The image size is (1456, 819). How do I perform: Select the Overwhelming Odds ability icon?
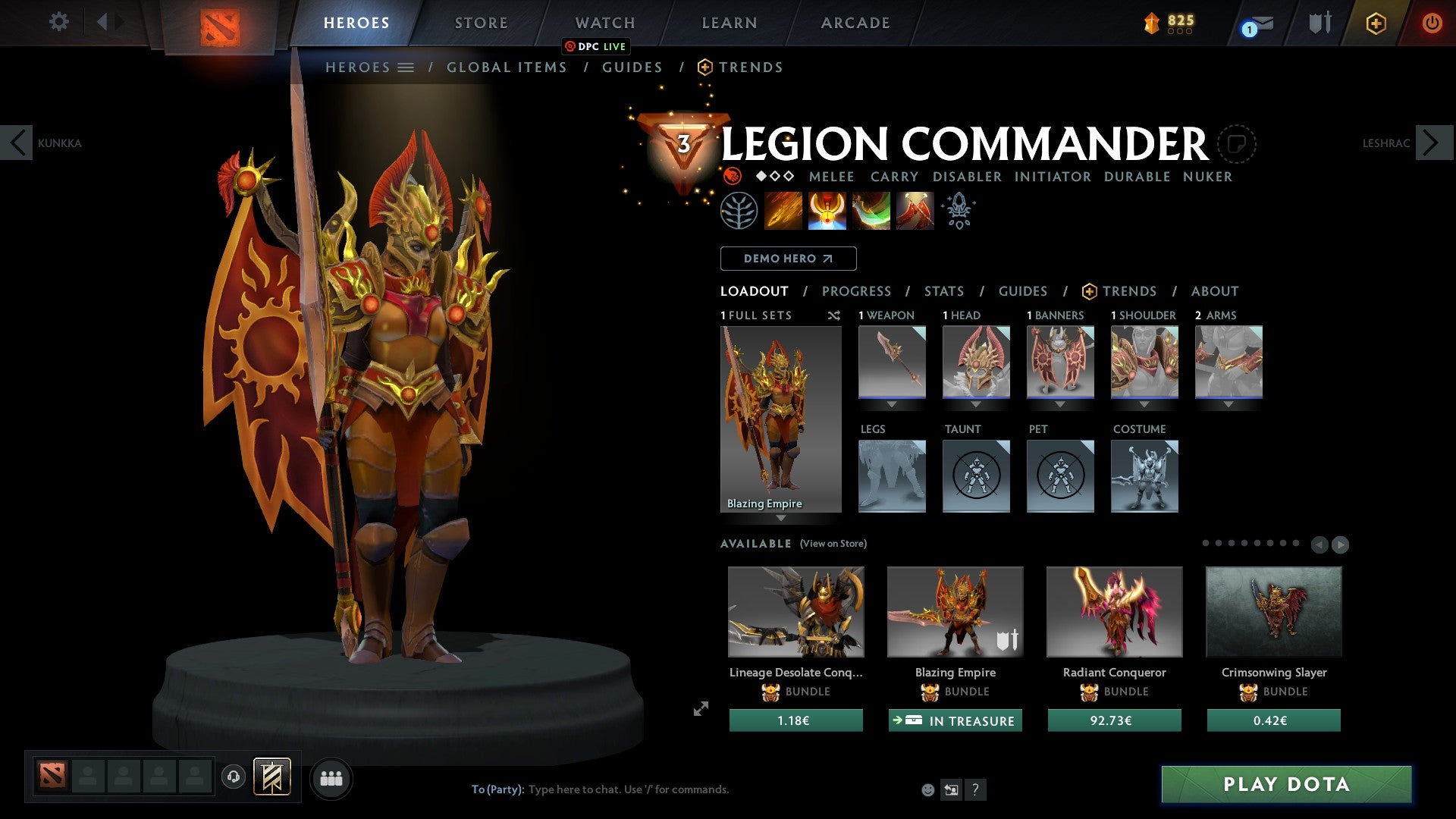[784, 211]
